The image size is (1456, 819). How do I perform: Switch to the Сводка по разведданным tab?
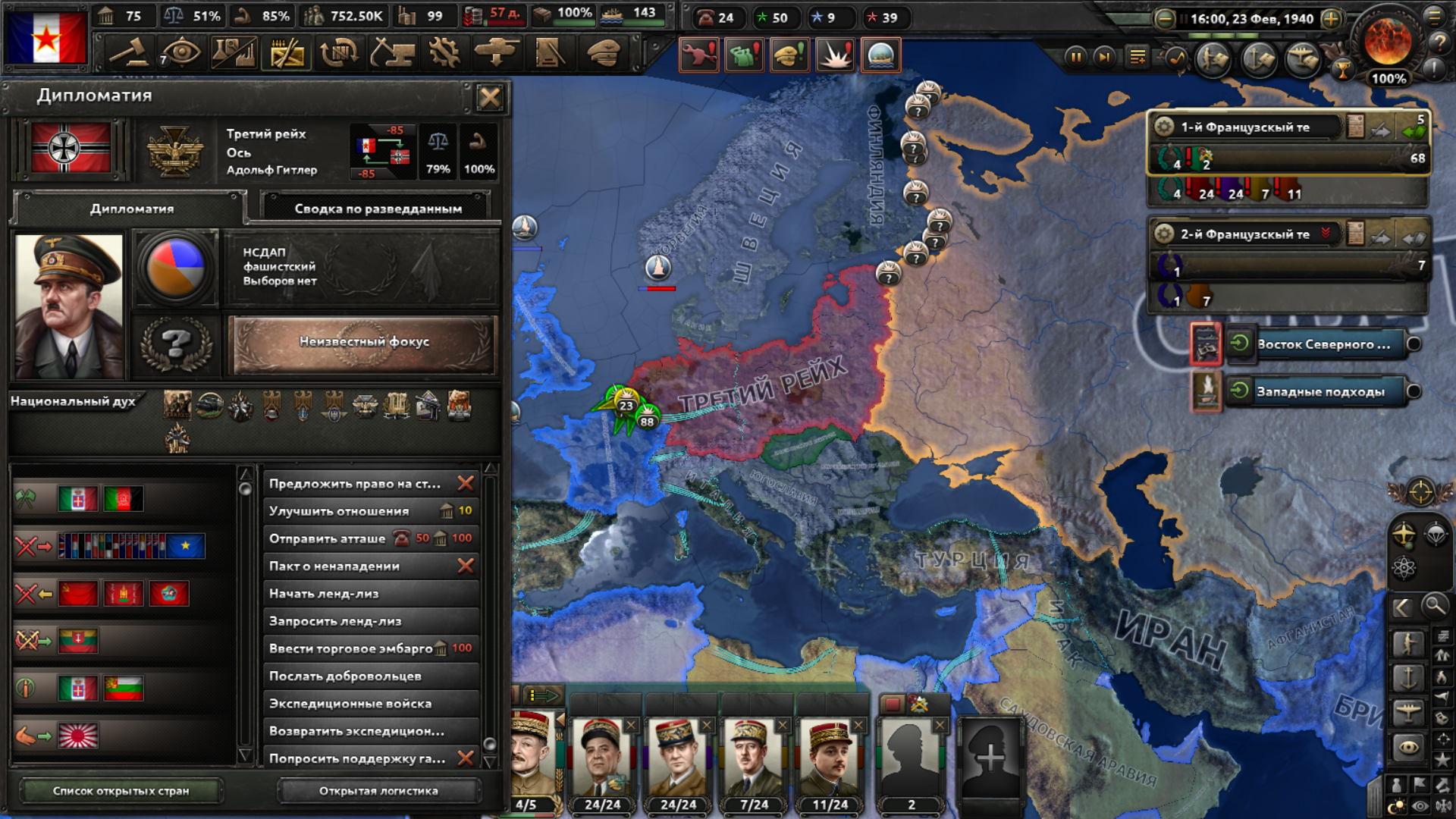378,209
